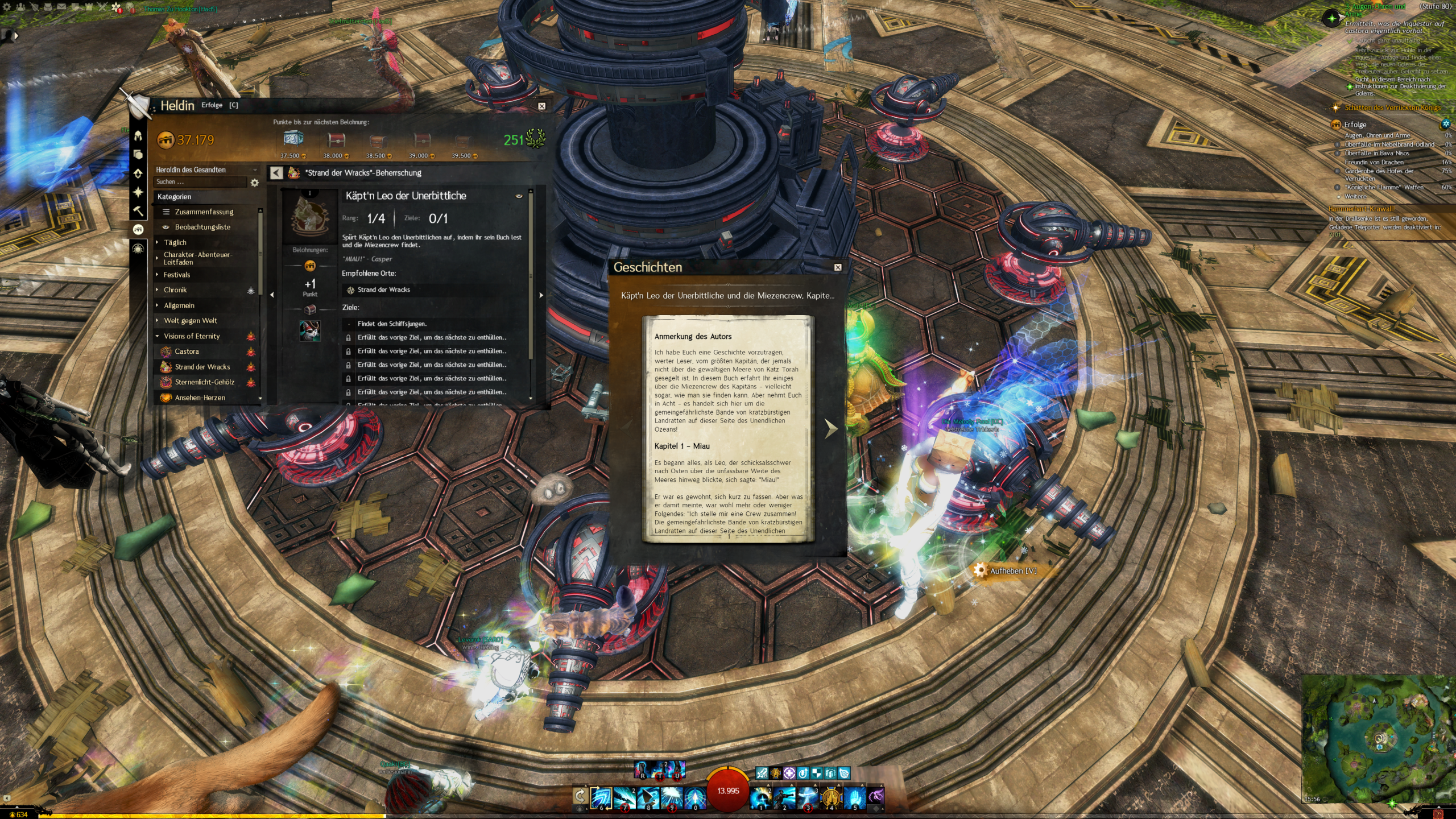Image resolution: width=1456 pixels, height=819 pixels.
Task: Open the Zusammenfassung category
Action: point(204,212)
